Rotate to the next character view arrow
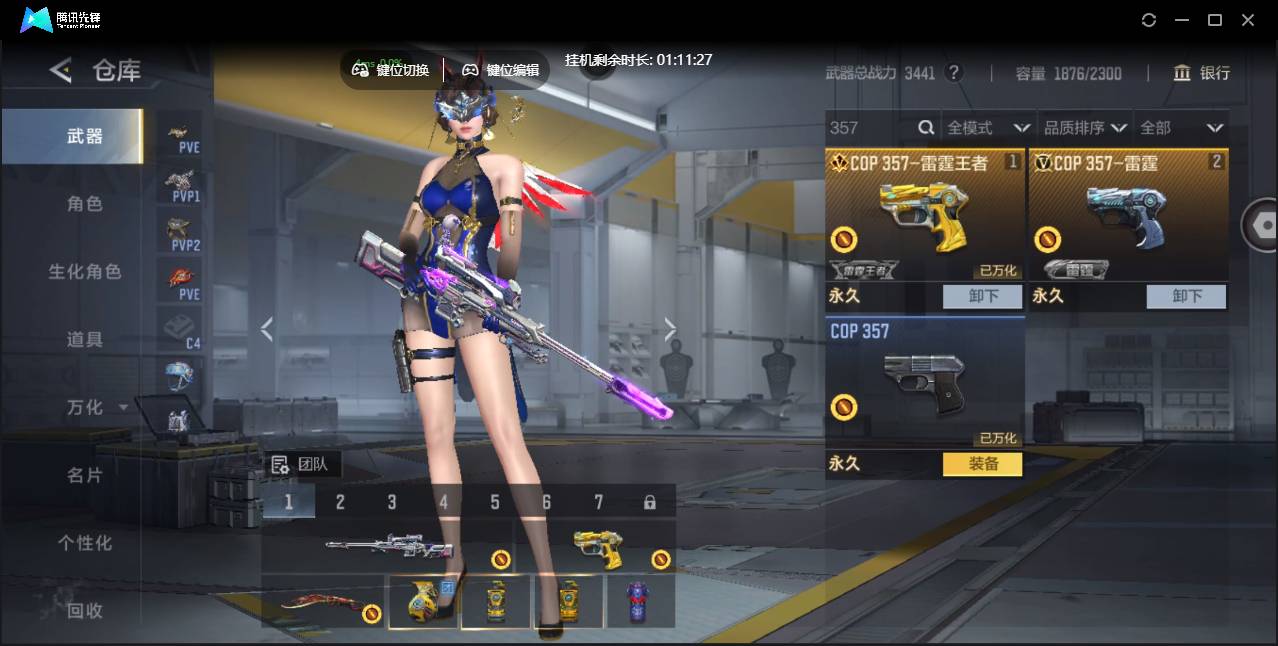 coord(670,329)
